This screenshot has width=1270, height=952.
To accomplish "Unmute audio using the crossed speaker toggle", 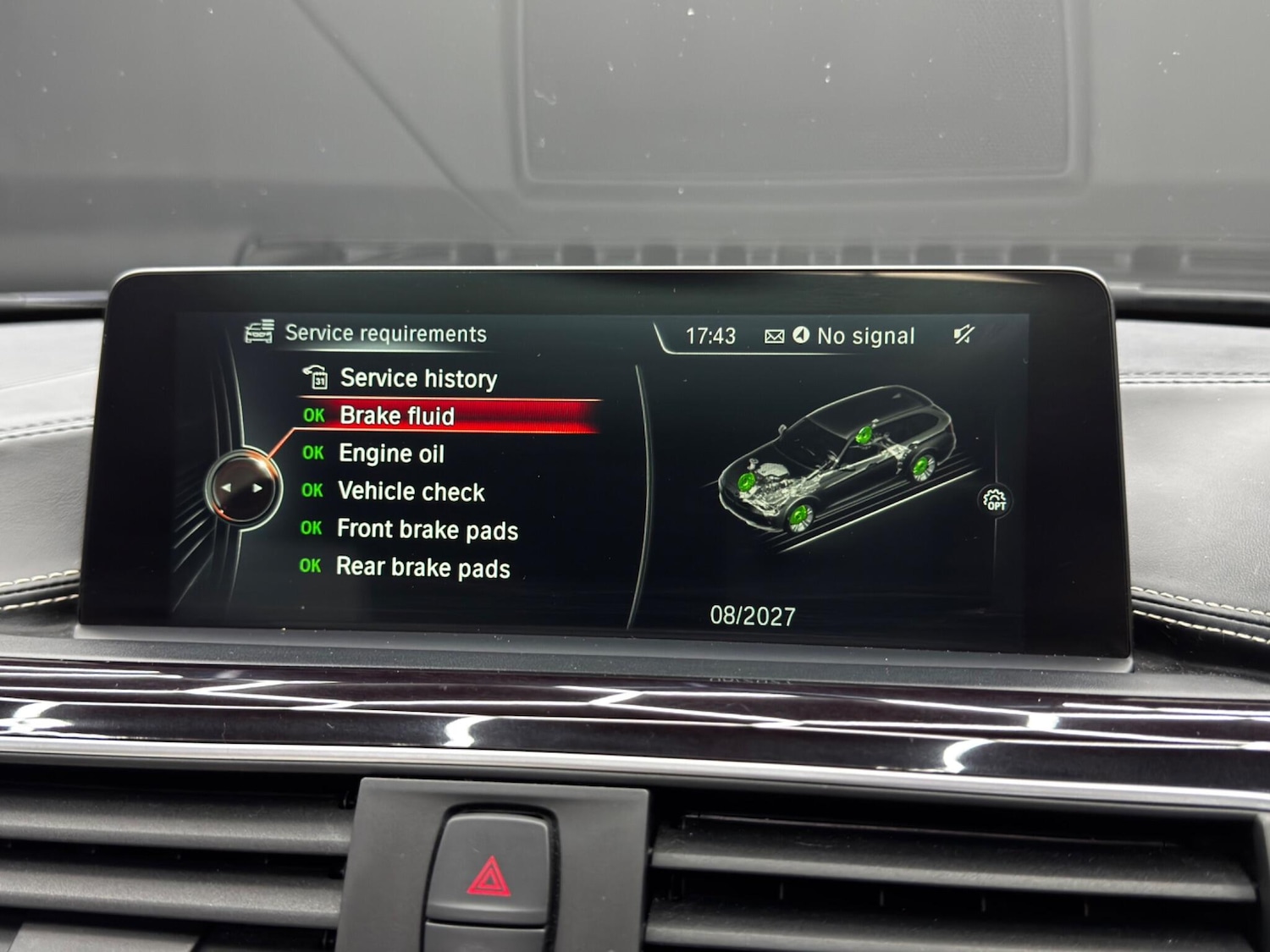I will (x=962, y=334).
